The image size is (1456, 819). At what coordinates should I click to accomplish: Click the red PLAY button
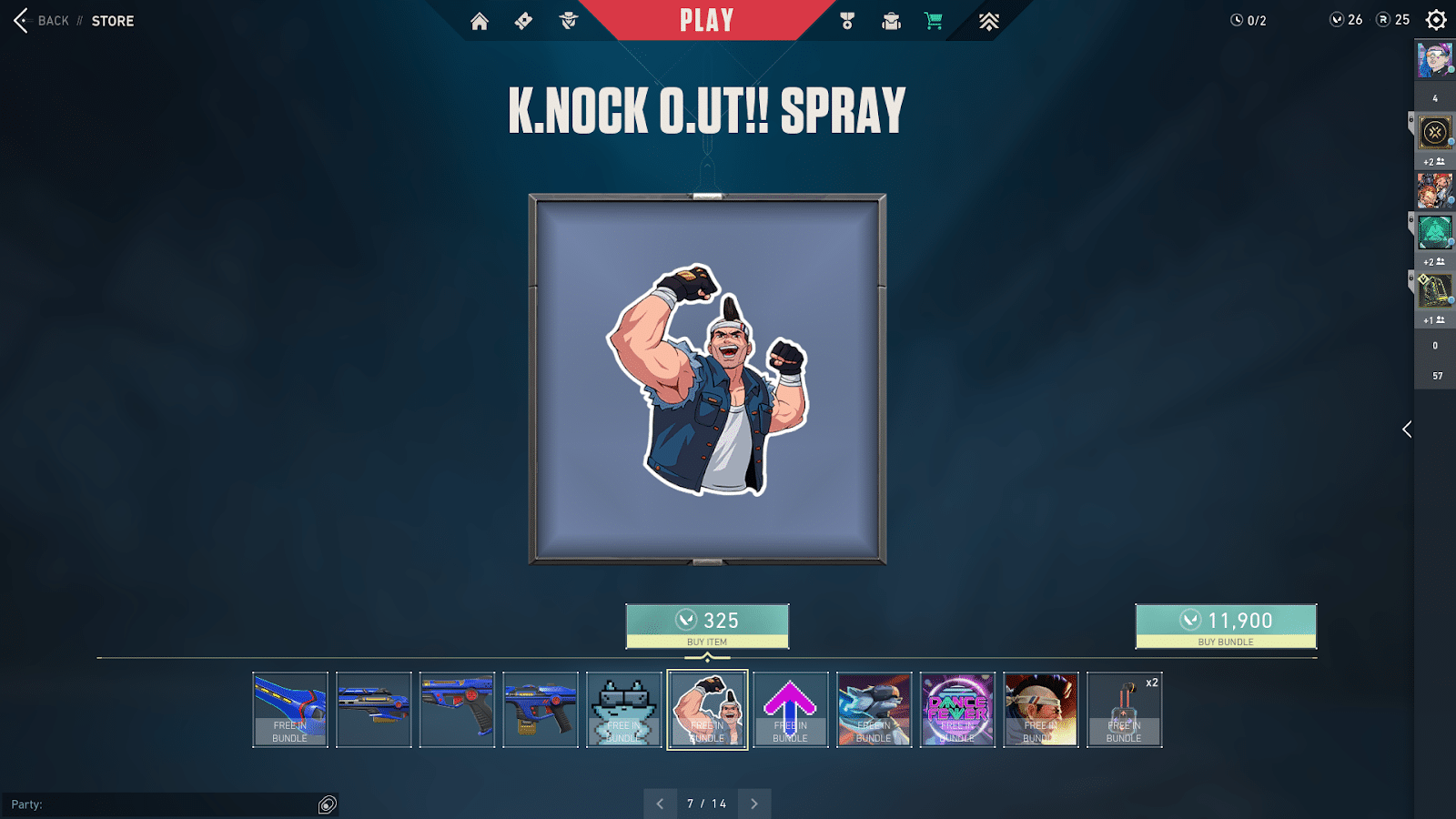click(x=706, y=21)
